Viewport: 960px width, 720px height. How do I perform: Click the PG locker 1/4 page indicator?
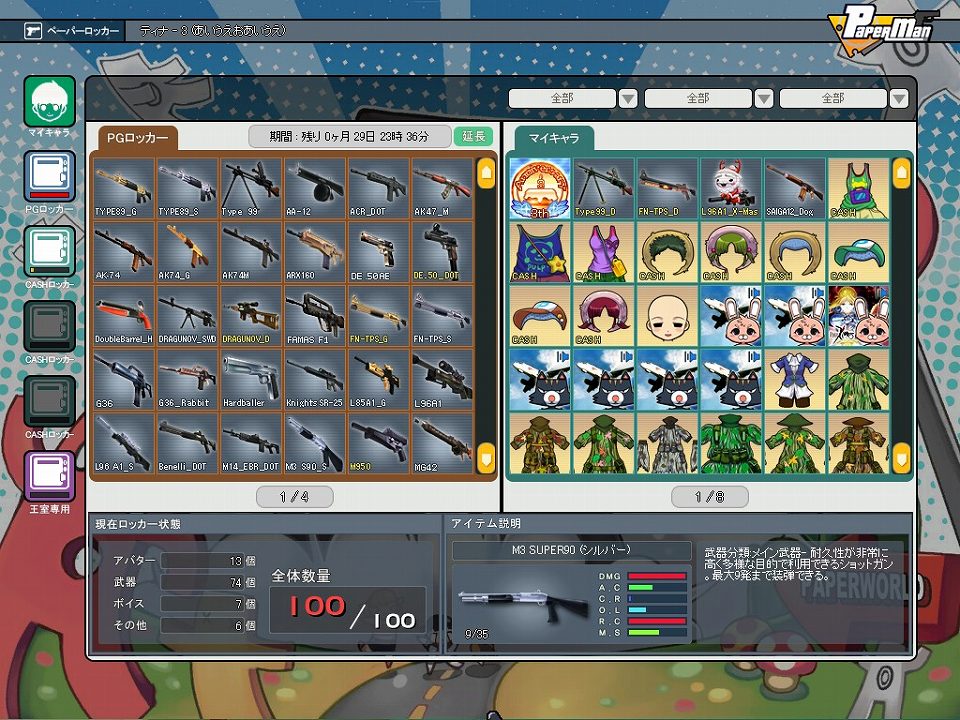pyautogui.click(x=295, y=496)
